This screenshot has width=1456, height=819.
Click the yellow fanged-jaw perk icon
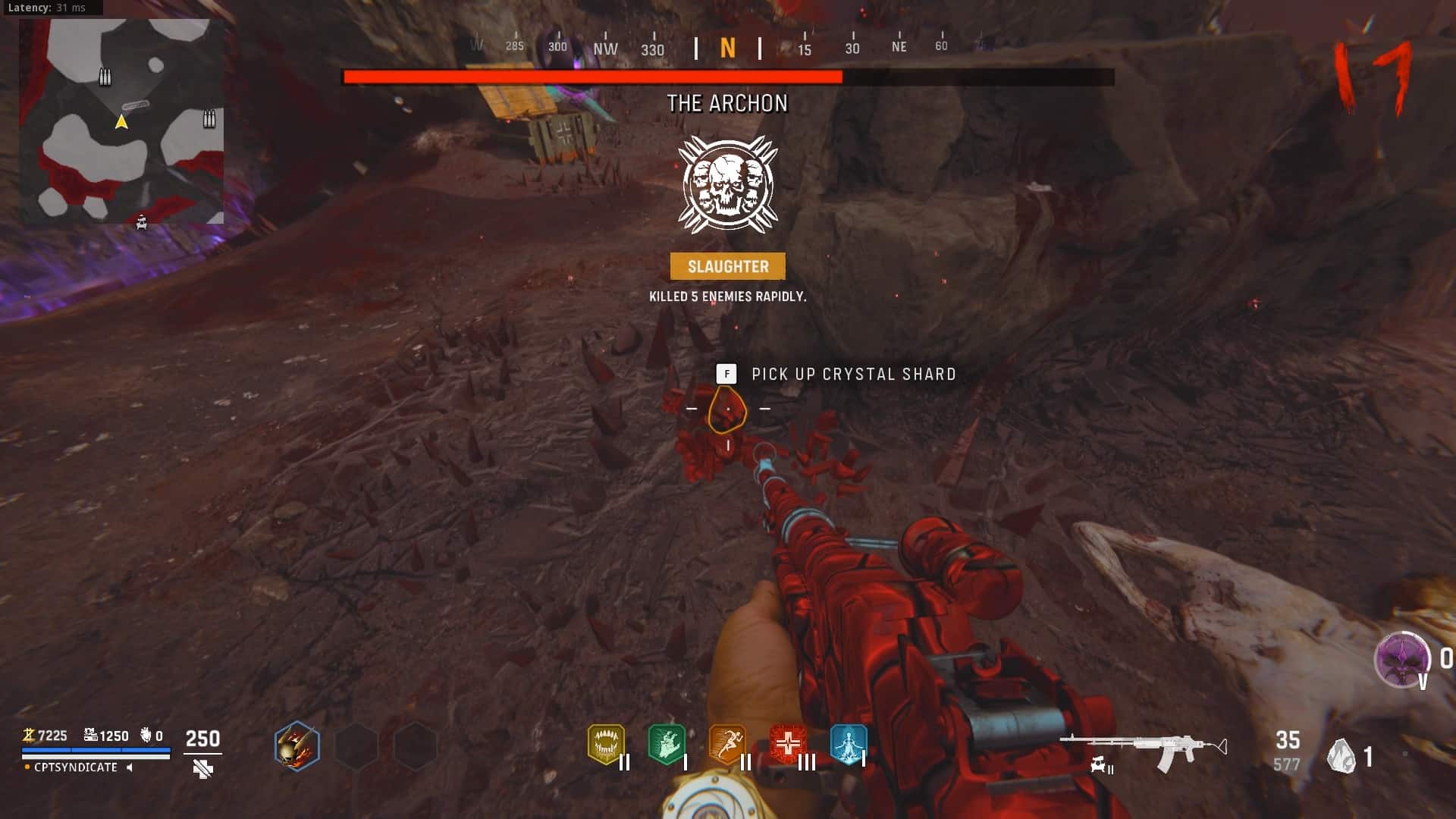[x=606, y=744]
